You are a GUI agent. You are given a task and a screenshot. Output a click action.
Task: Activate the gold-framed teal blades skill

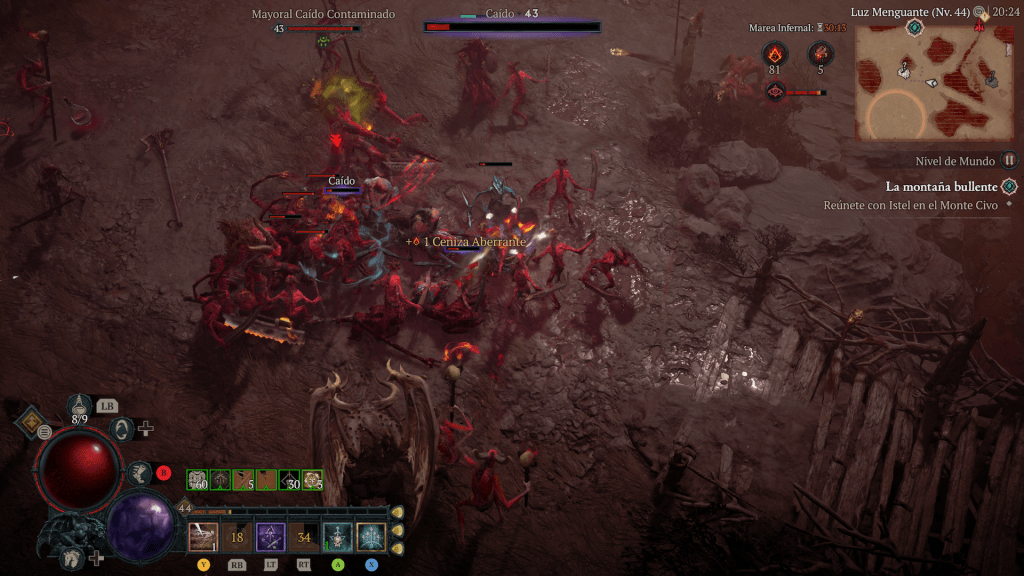tap(371, 537)
